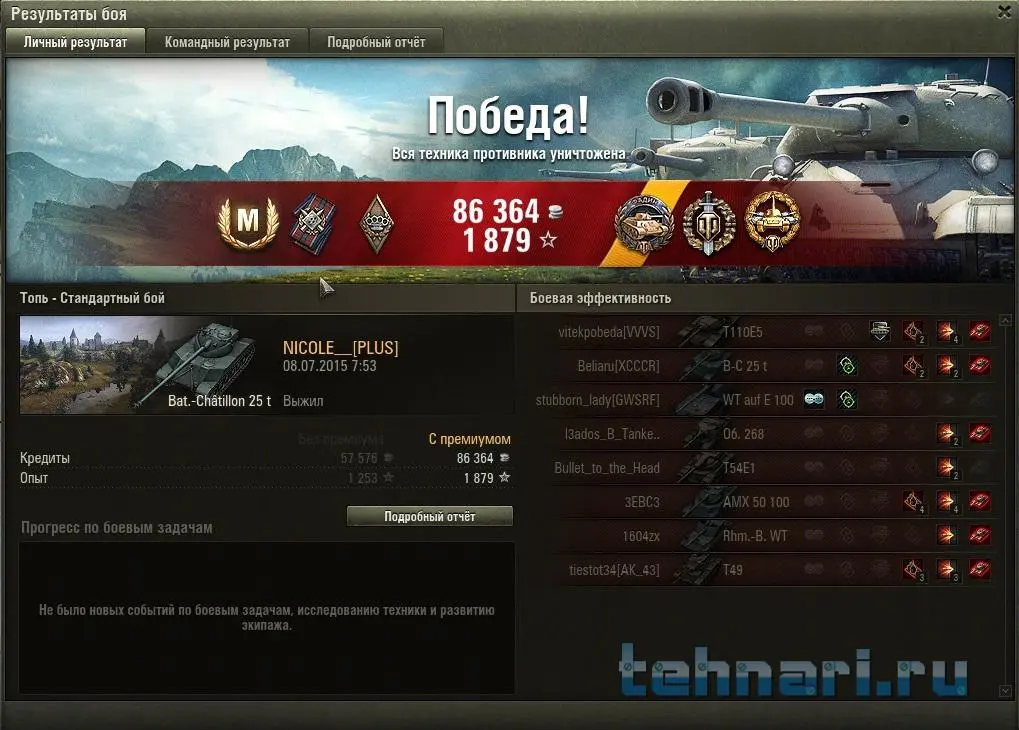Image resolution: width=1019 pixels, height=730 pixels.
Task: Select the diamond-shaped bronze medal
Action: tap(374, 221)
